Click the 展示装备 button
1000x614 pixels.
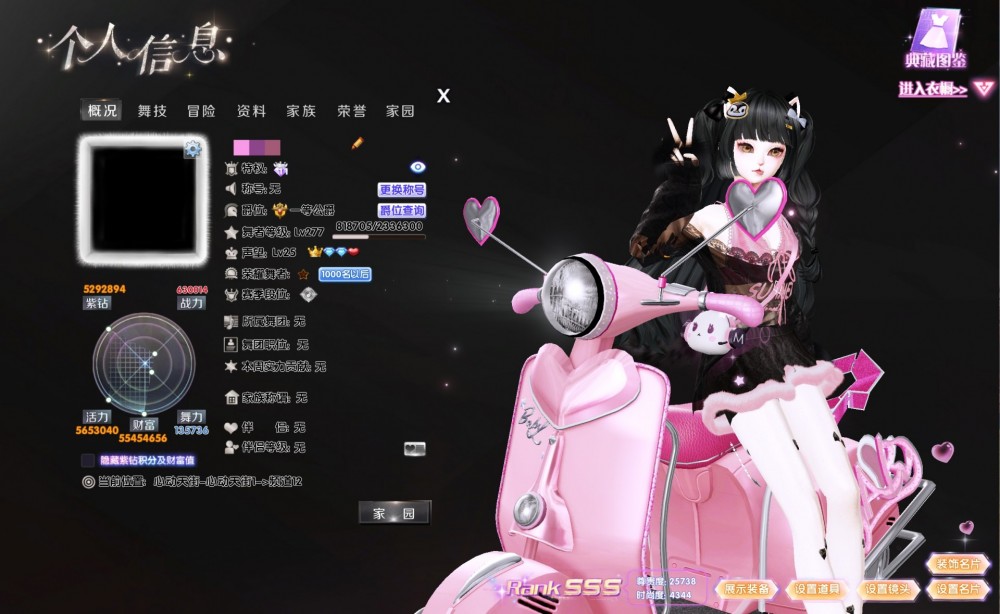point(747,589)
